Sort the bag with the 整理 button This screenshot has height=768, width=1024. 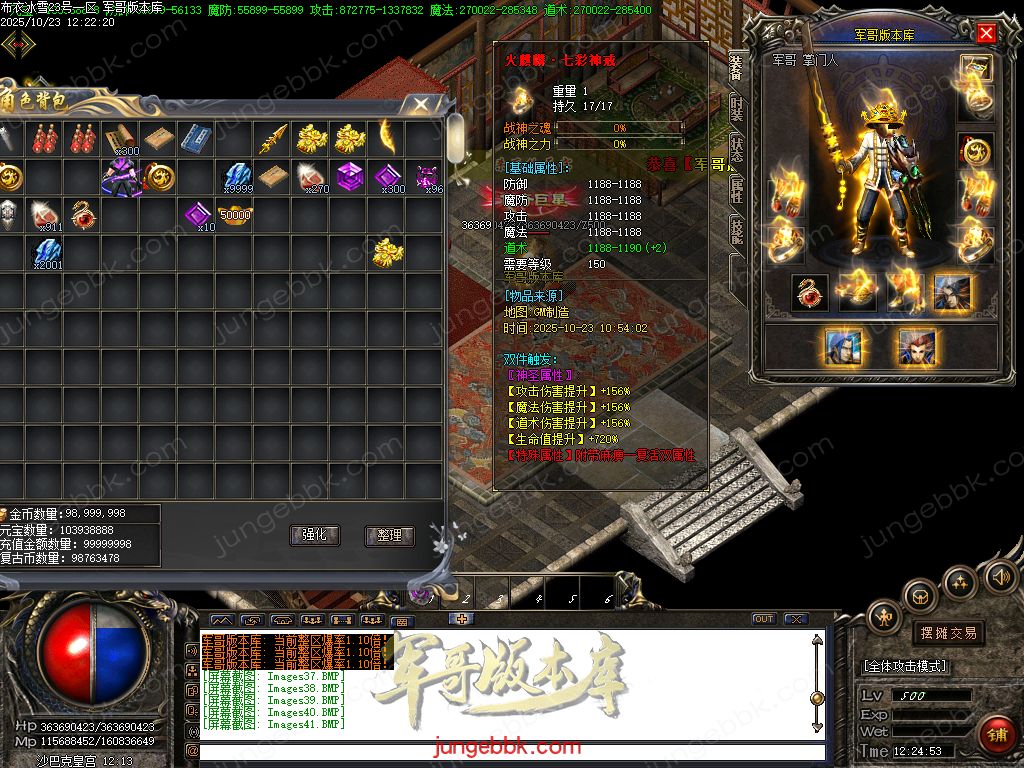coord(389,535)
